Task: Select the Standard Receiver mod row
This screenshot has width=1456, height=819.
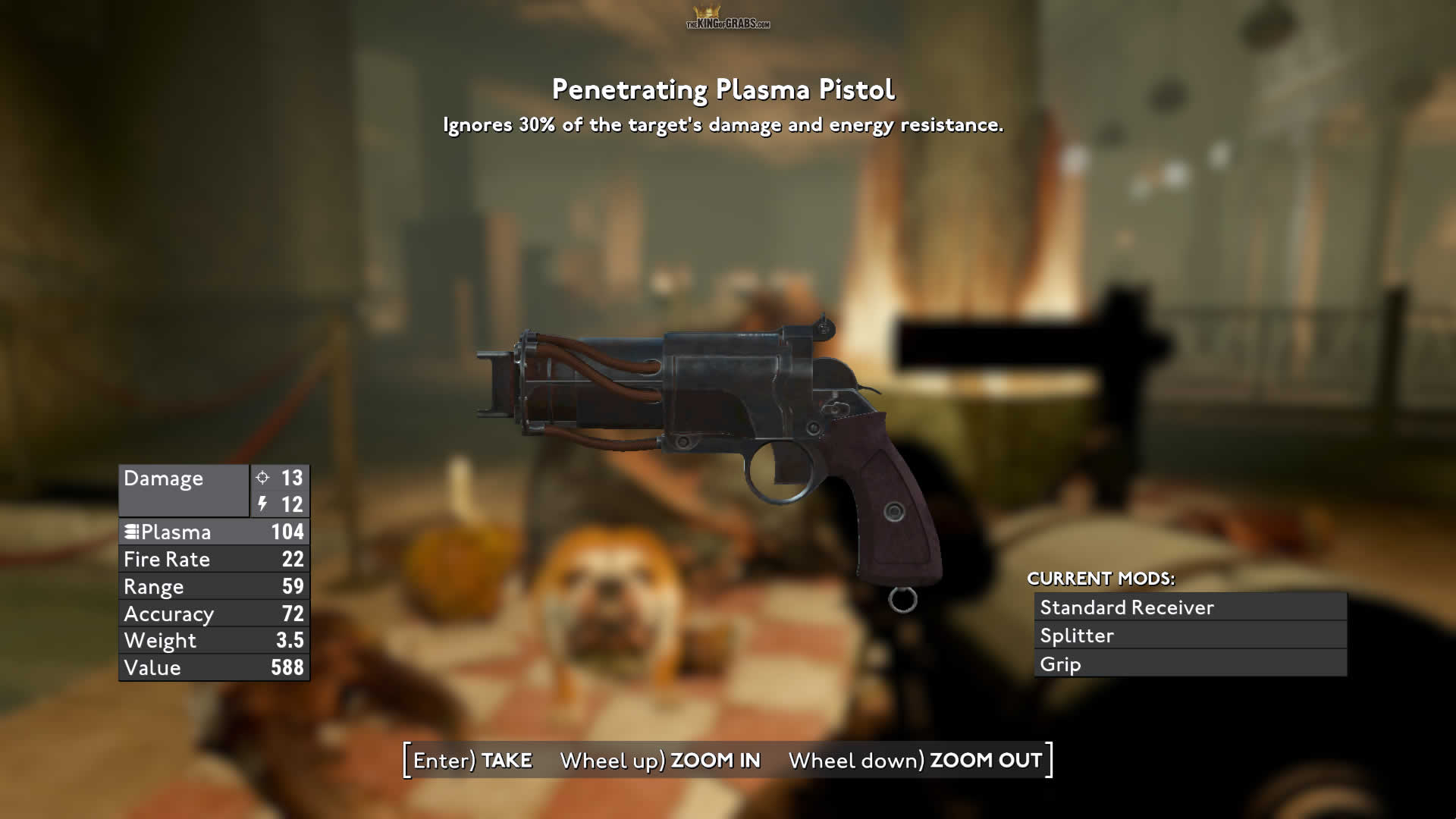Action: [x=1190, y=607]
